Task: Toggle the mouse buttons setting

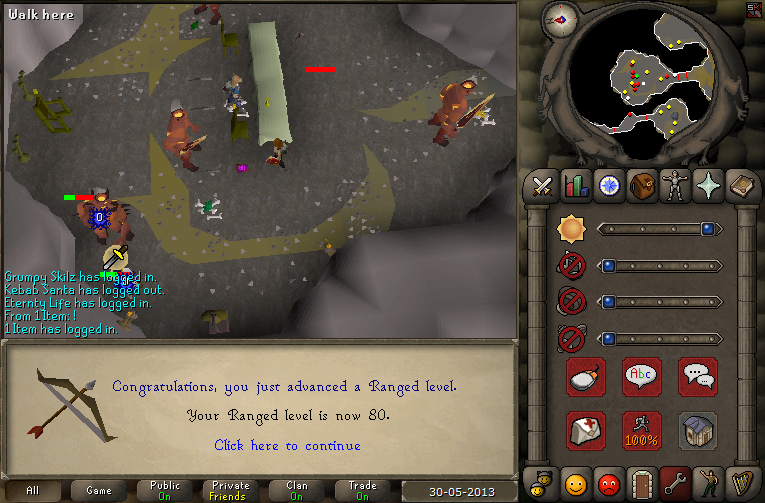Action: 586,377
